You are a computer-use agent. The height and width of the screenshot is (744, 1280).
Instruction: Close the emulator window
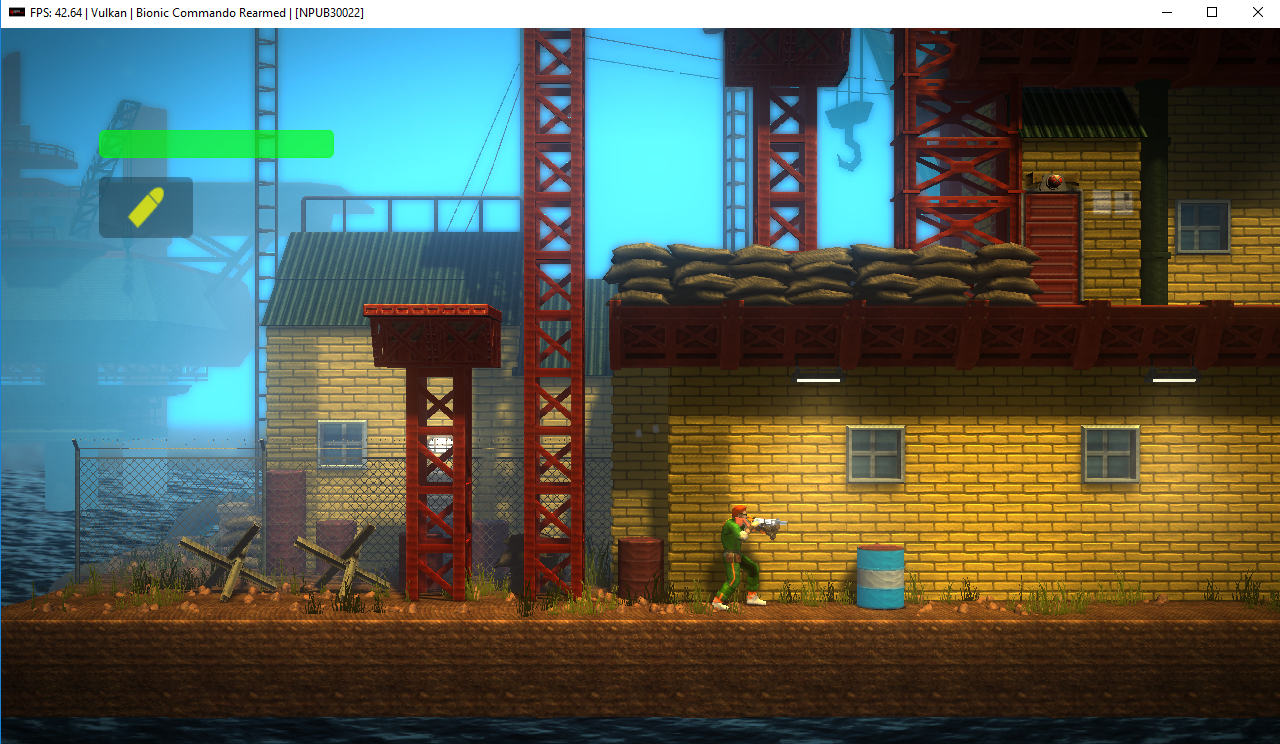(x=1257, y=13)
